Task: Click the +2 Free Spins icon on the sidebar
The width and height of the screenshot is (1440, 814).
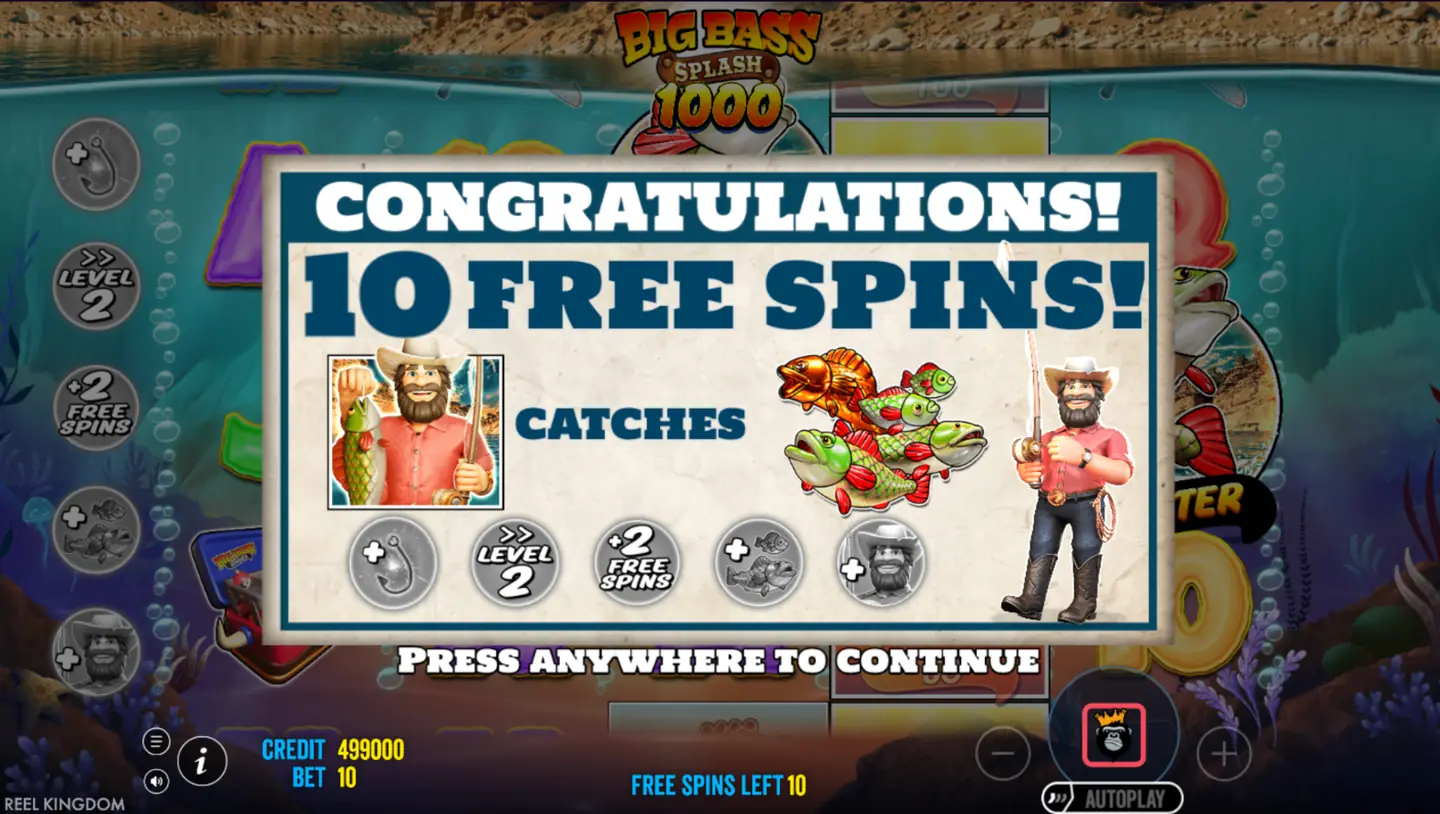Action: [95, 408]
